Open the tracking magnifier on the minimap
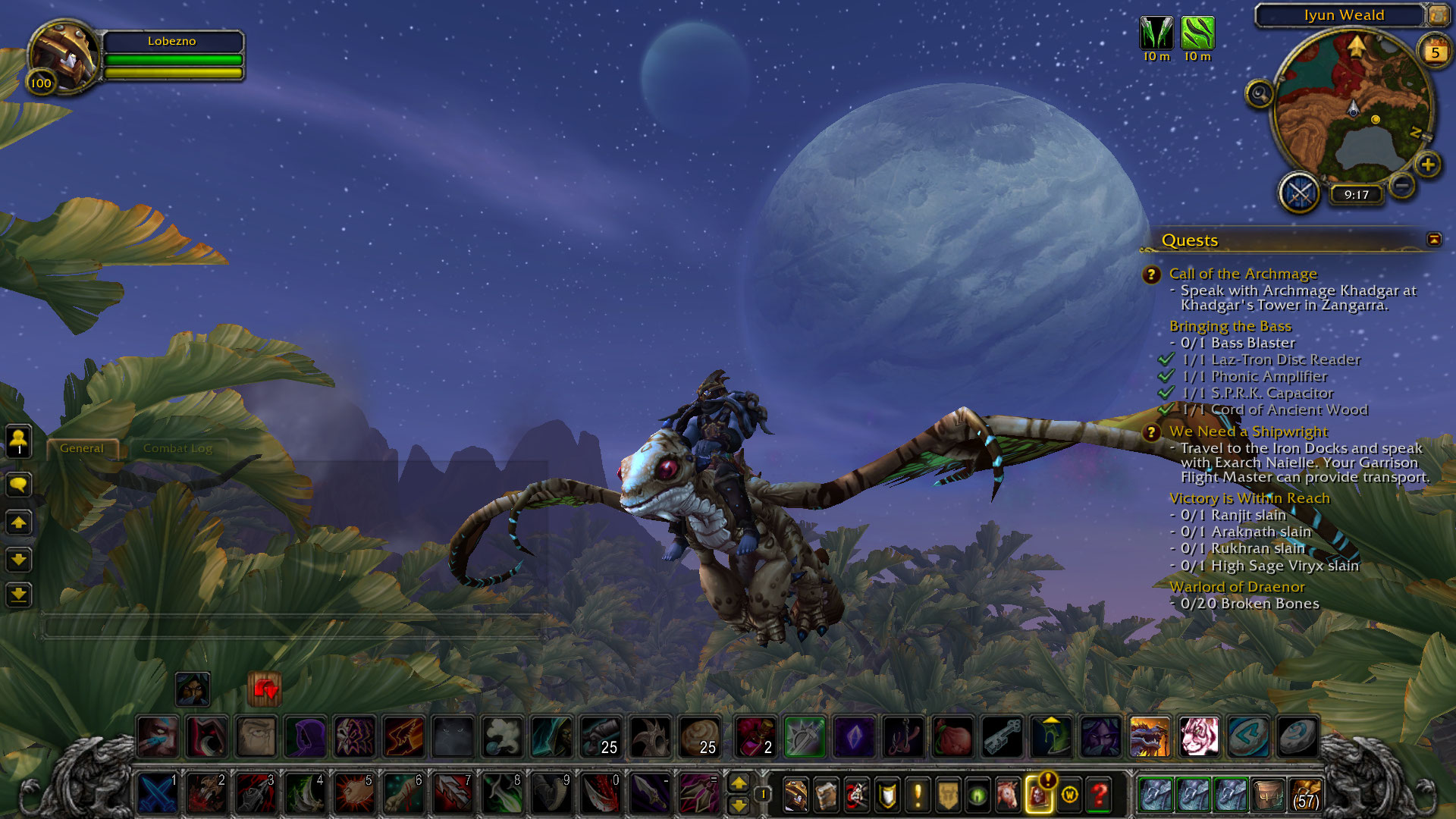 point(1259,94)
